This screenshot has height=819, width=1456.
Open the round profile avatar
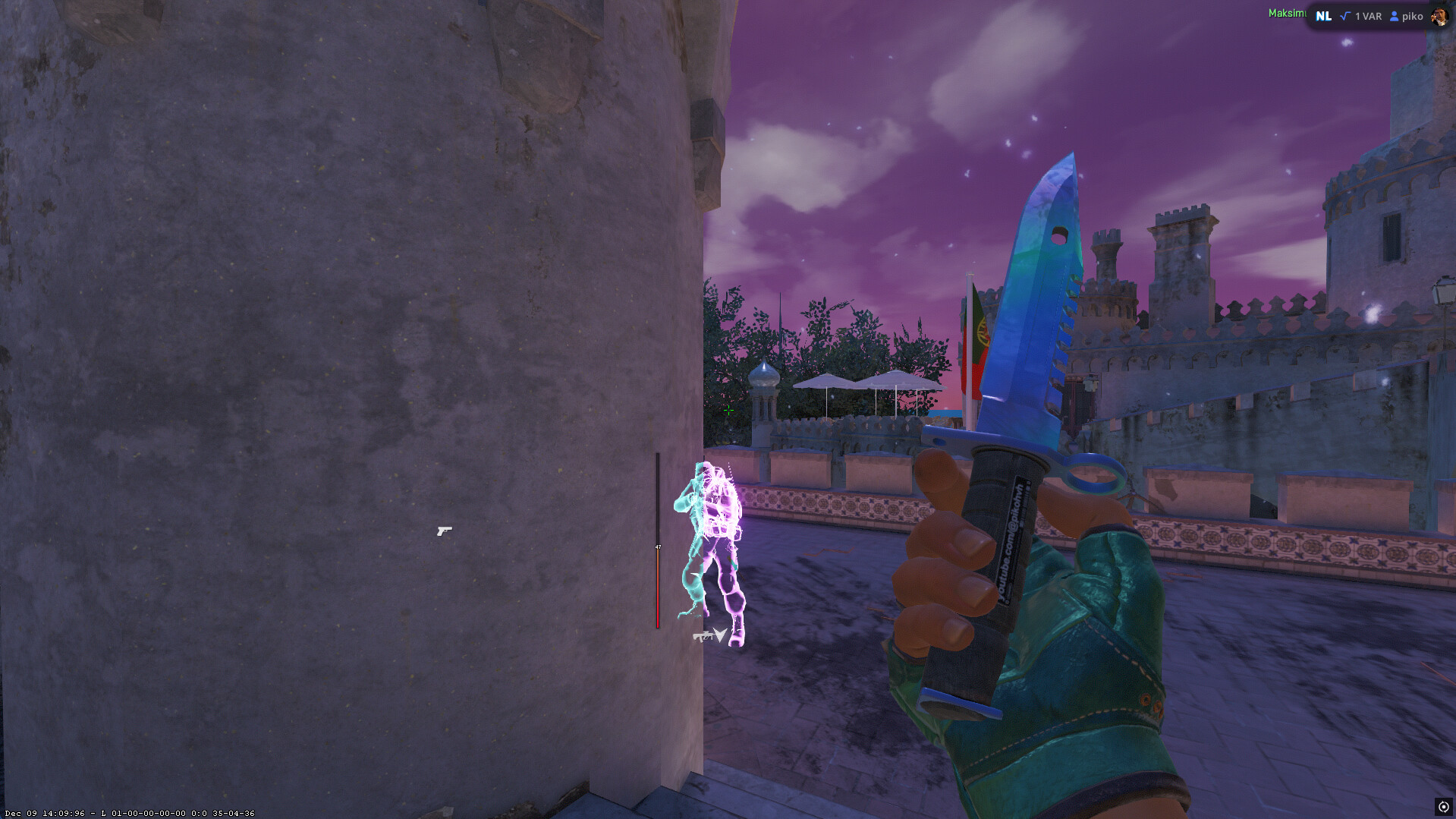[x=1439, y=16]
